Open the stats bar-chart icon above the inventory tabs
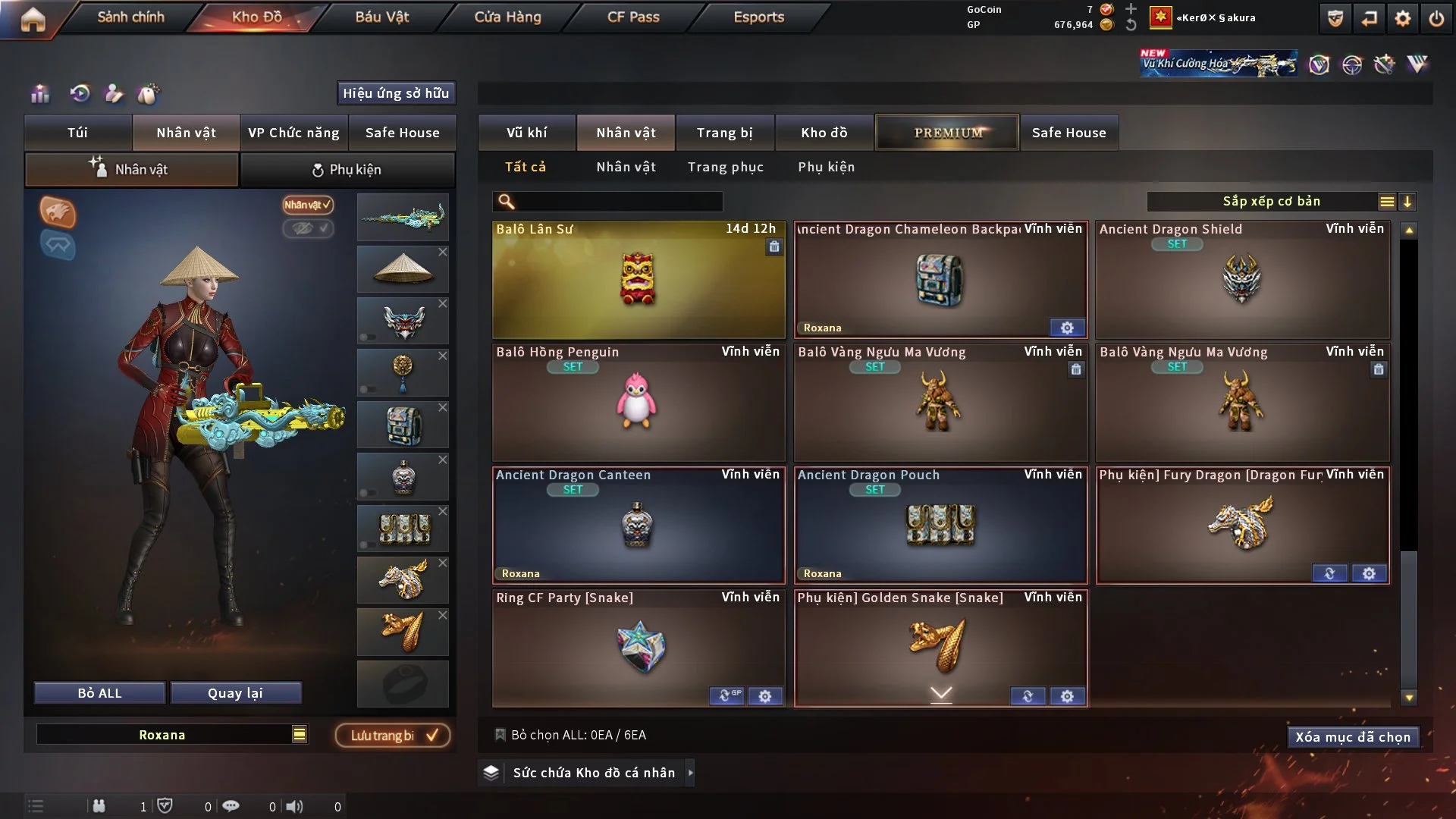Image resolution: width=1456 pixels, height=819 pixels. click(x=39, y=93)
